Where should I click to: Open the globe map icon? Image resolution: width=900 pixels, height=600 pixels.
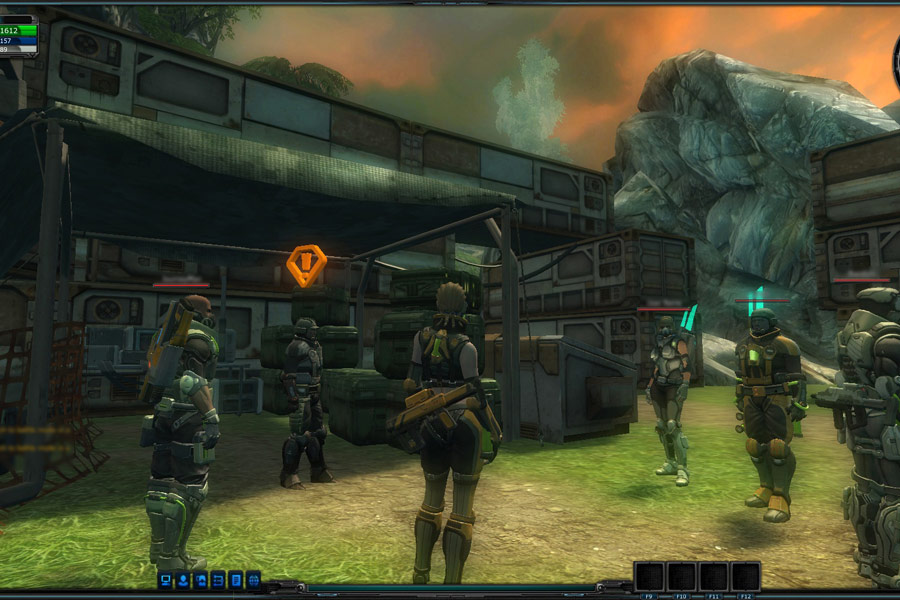click(x=253, y=579)
